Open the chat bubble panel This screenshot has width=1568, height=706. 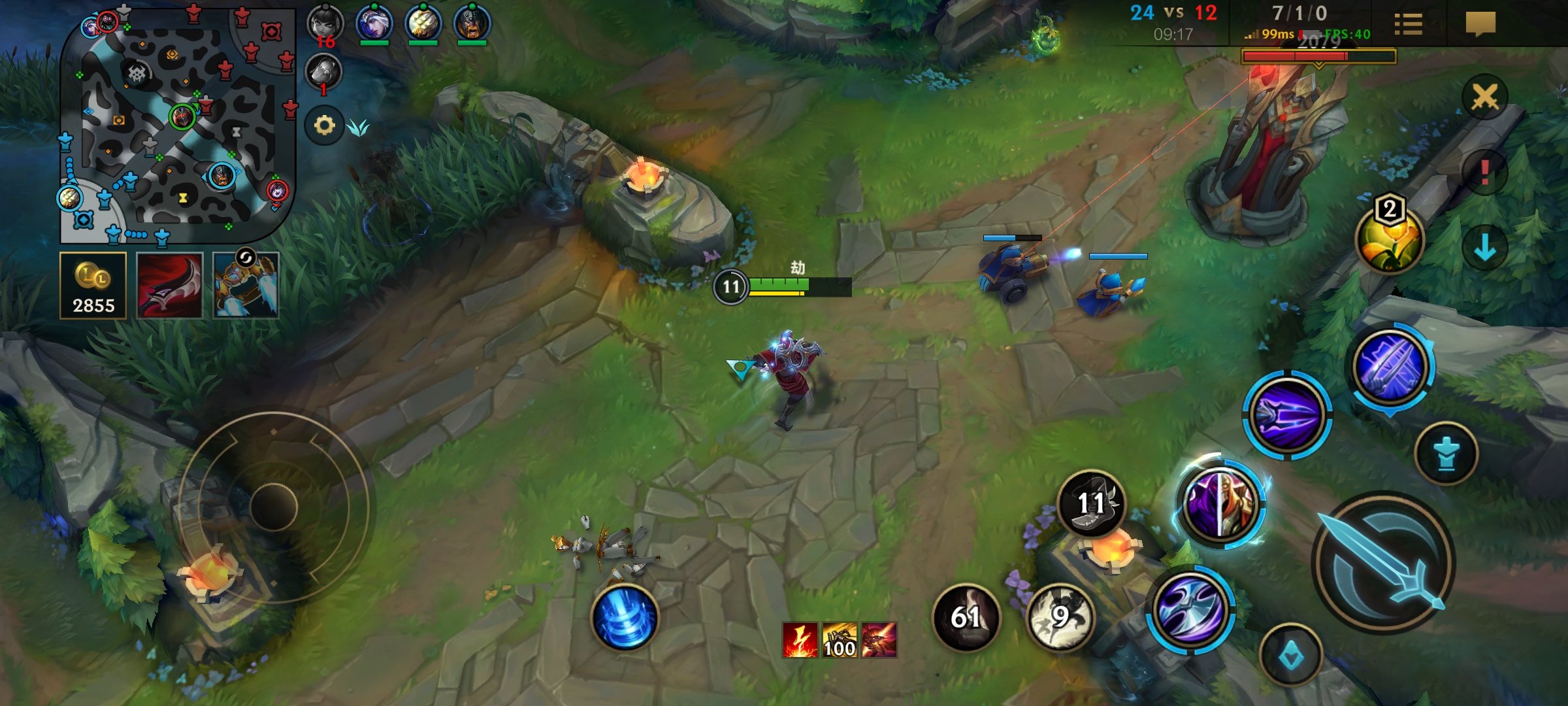click(x=1480, y=24)
